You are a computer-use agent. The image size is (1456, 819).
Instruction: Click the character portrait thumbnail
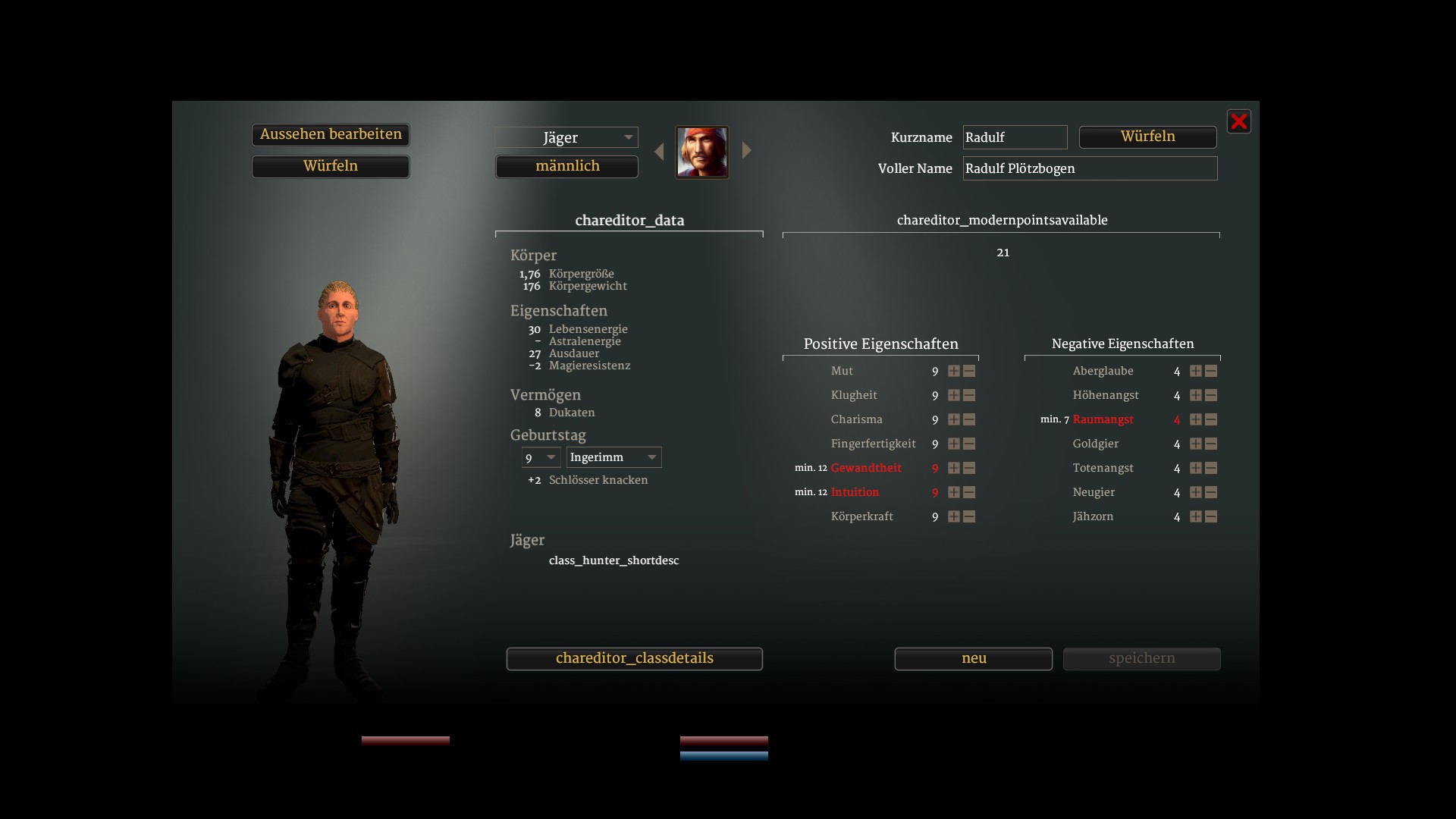pyautogui.click(x=702, y=152)
